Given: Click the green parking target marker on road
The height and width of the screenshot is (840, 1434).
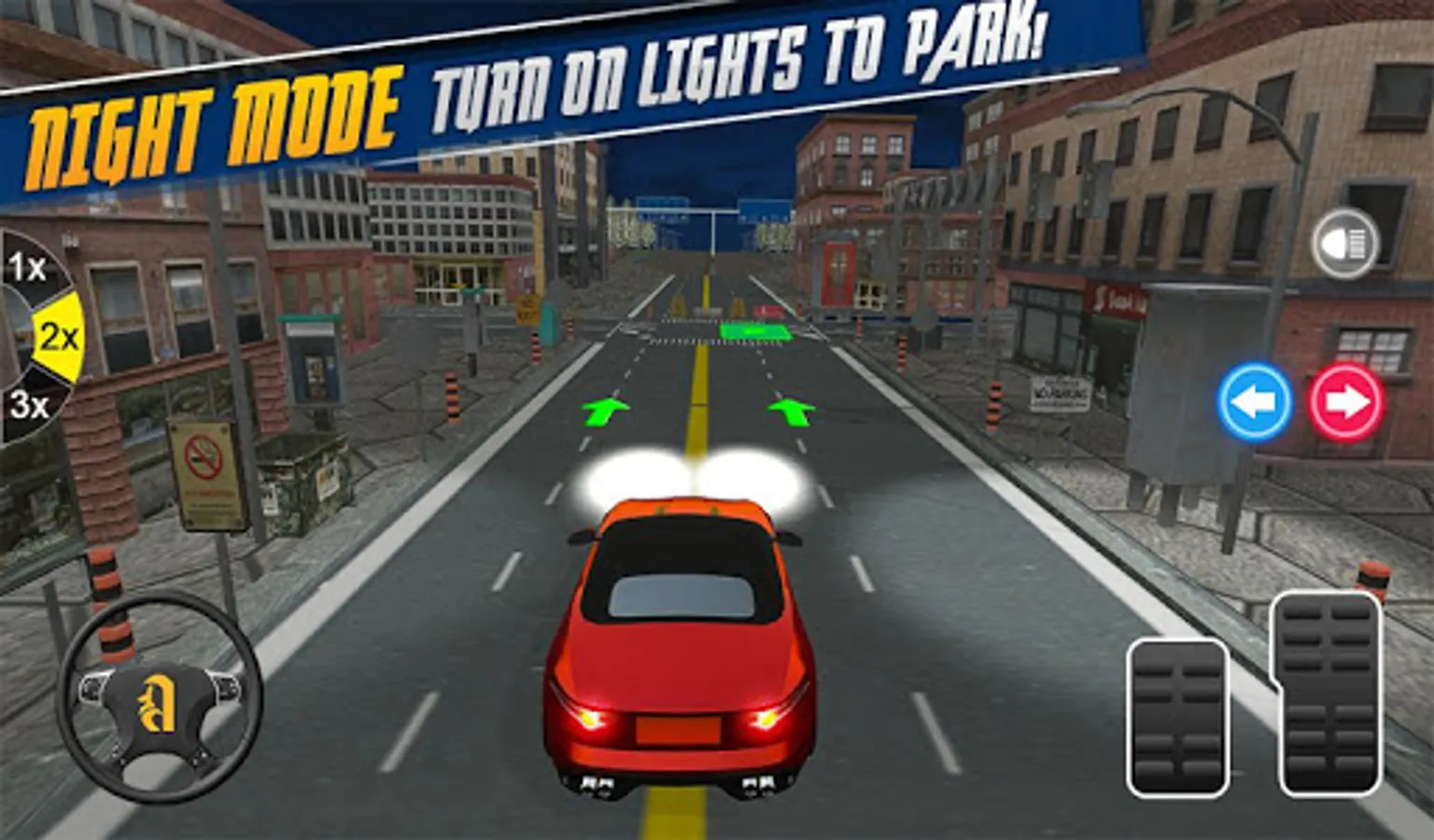Looking at the screenshot, I should pyautogui.click(x=754, y=332).
